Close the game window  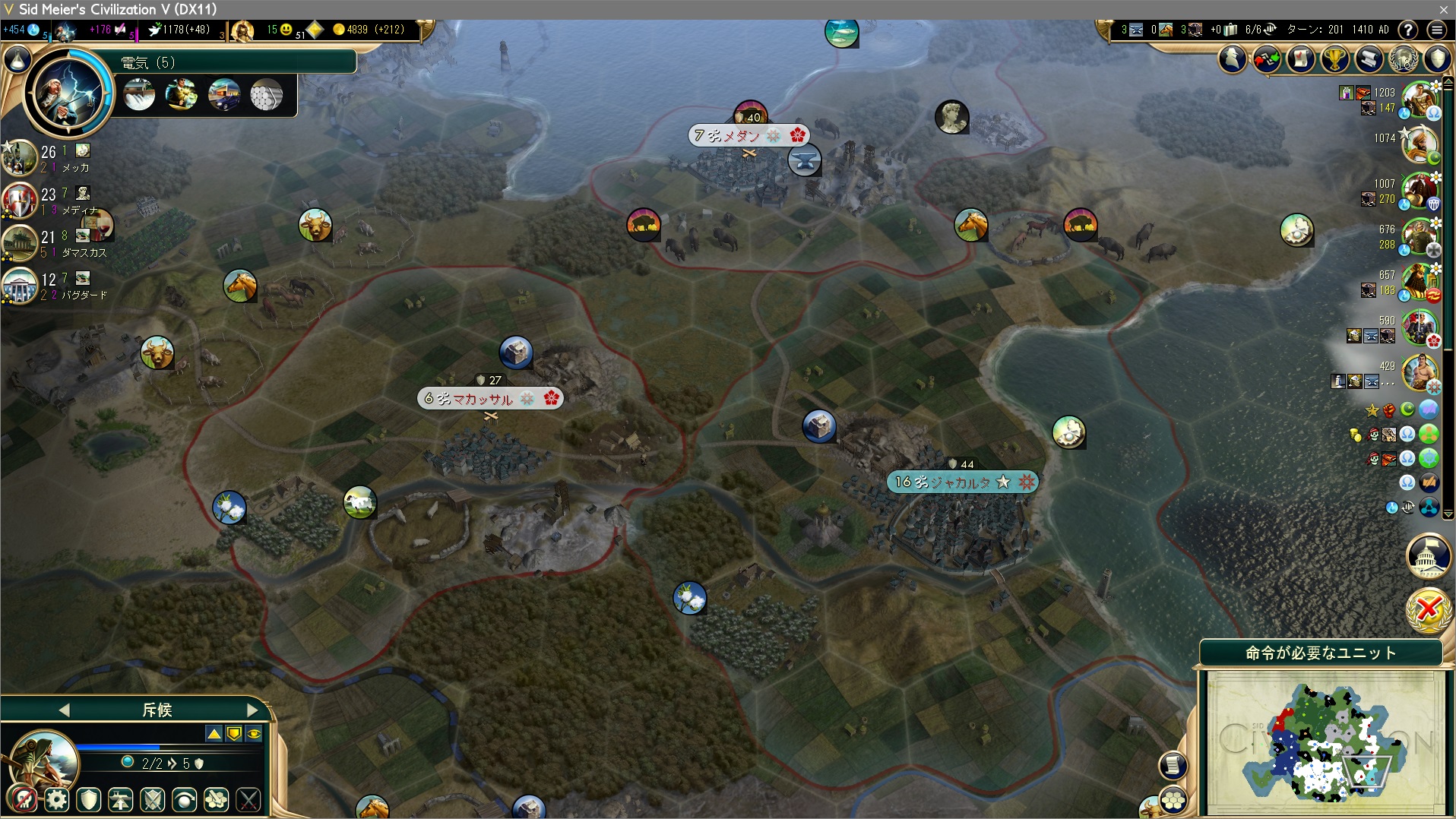pyautogui.click(x=1443, y=9)
